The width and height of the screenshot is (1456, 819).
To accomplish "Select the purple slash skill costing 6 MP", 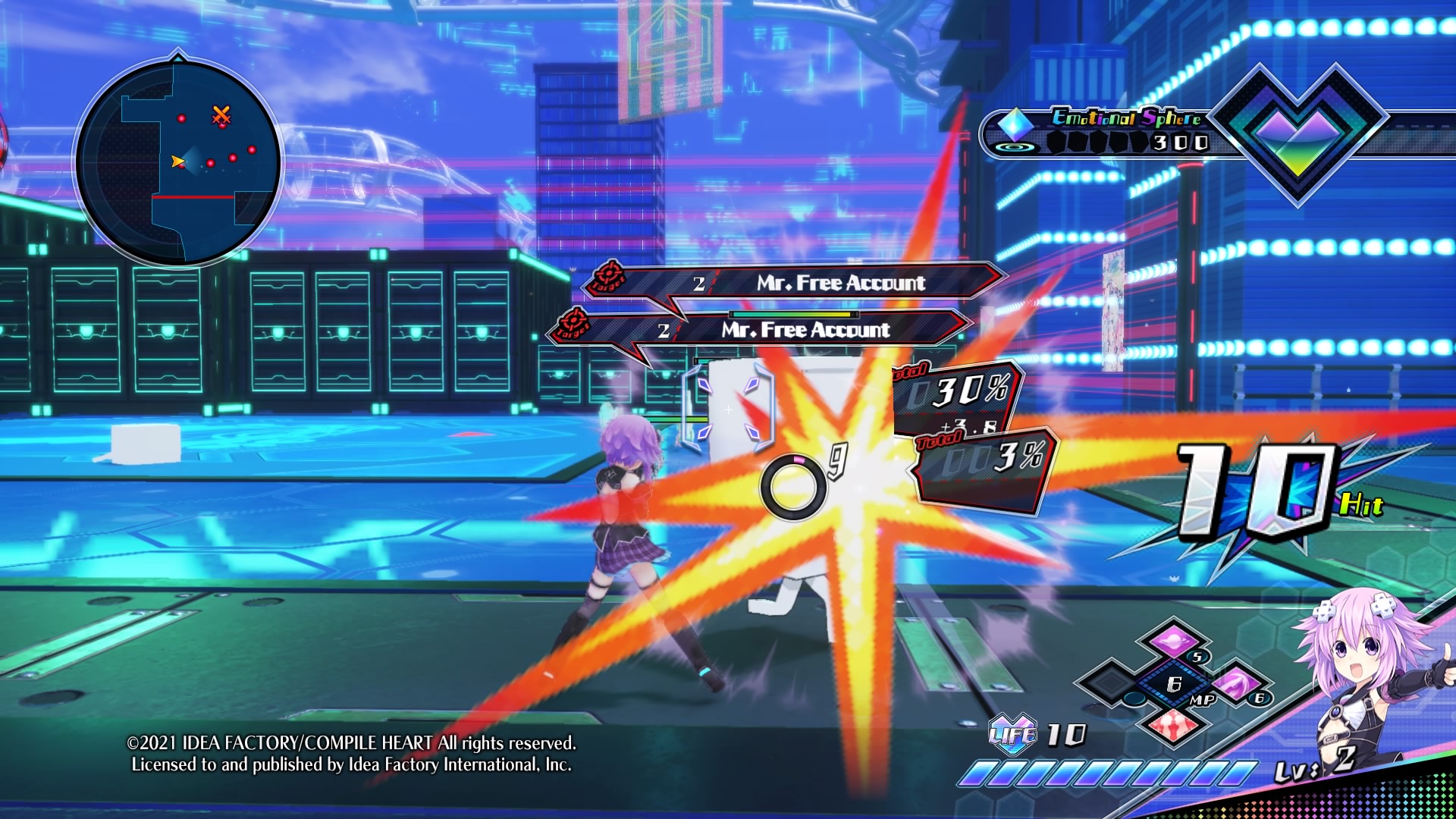I will click(1236, 685).
